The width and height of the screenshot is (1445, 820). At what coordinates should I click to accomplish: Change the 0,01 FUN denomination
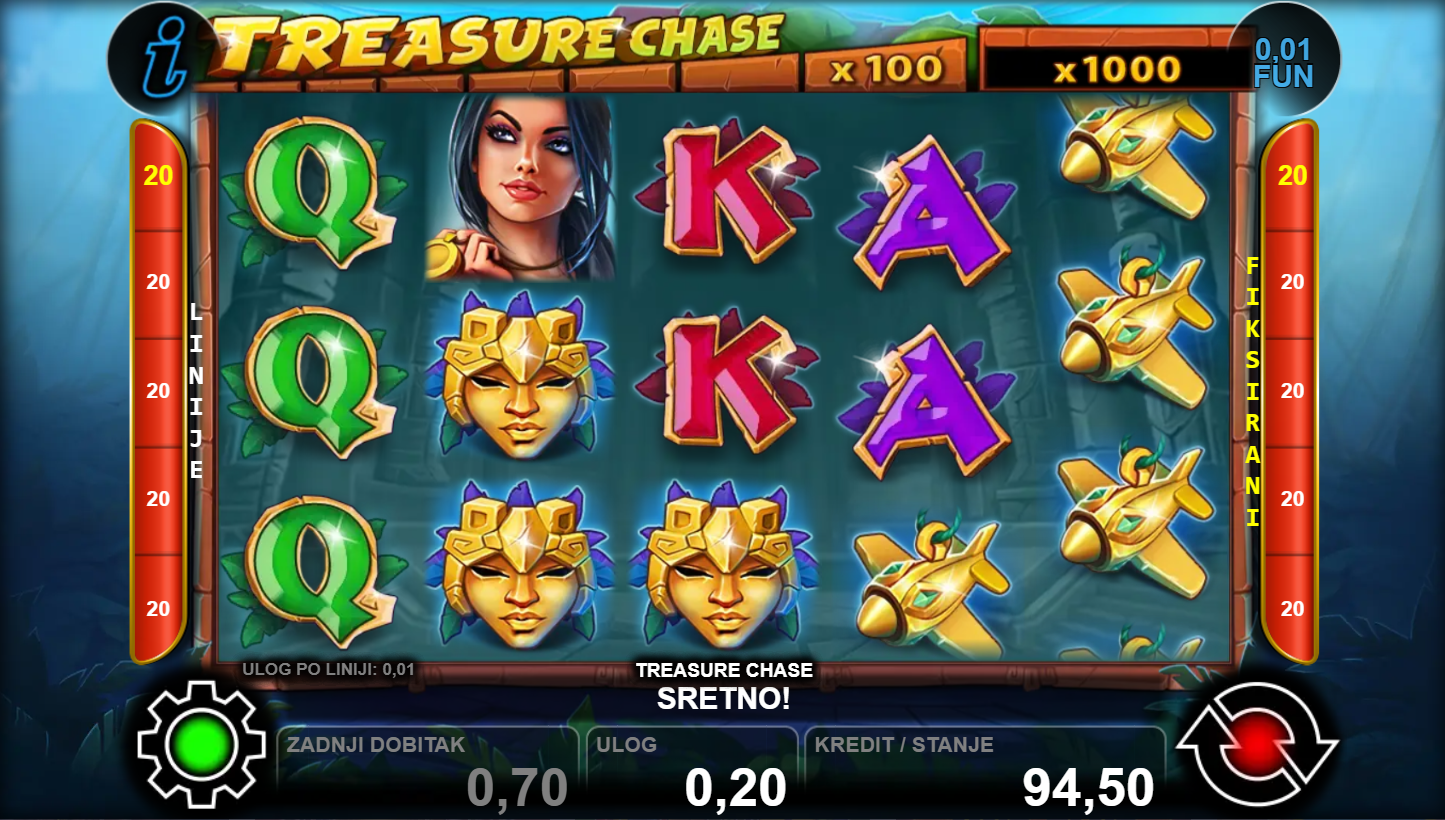pyautogui.click(x=1283, y=63)
